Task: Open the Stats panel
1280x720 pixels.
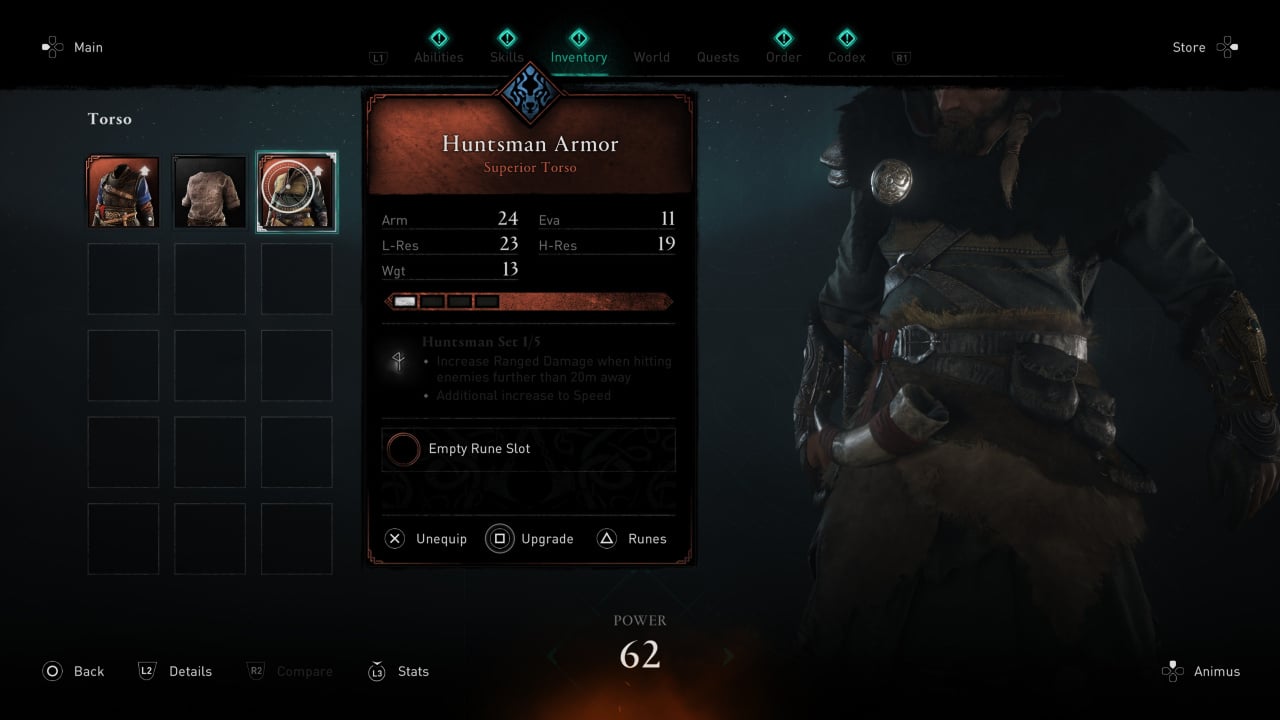Action: [399, 671]
